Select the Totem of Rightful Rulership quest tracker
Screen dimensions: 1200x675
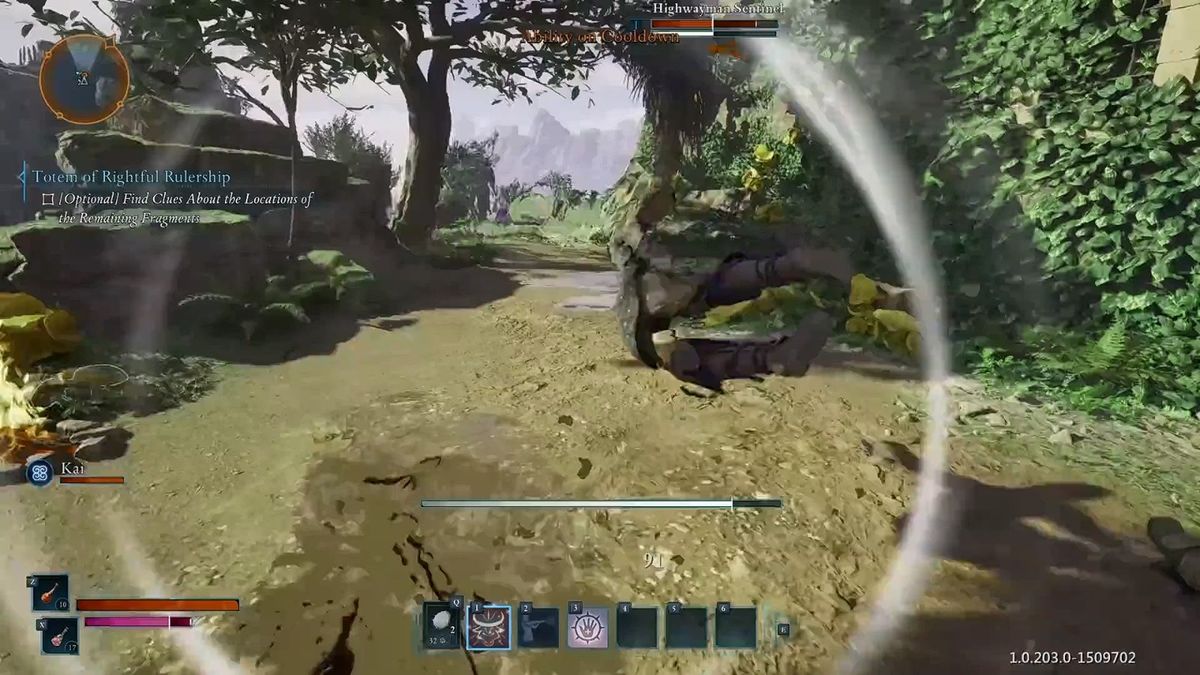click(130, 177)
